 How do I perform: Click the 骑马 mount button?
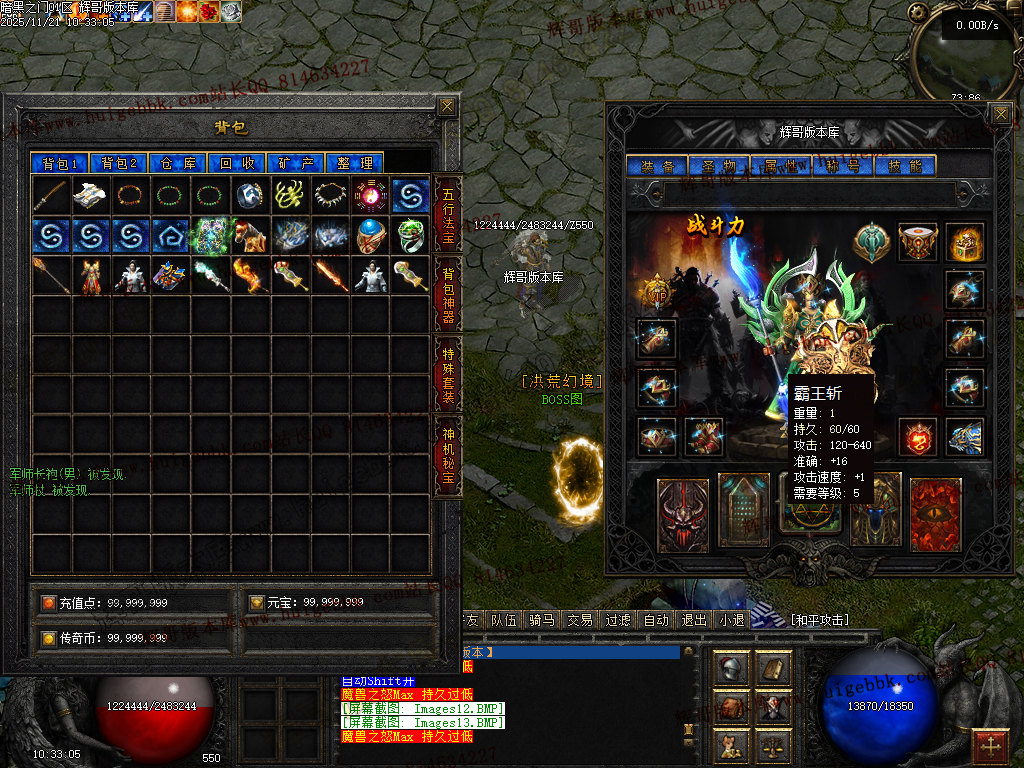point(541,620)
